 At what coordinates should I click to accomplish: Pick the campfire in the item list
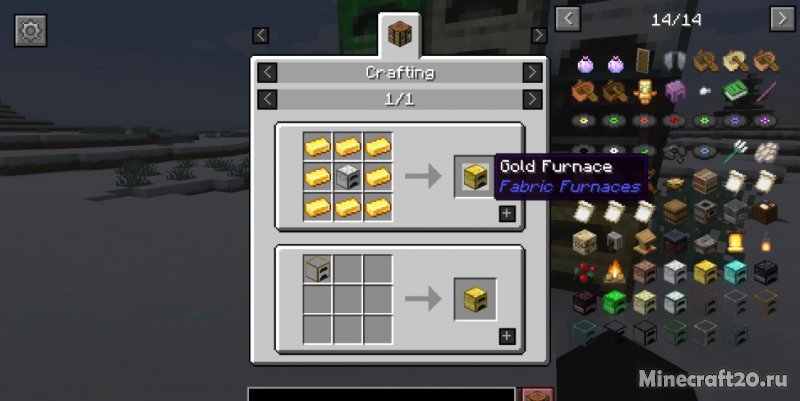point(614,271)
